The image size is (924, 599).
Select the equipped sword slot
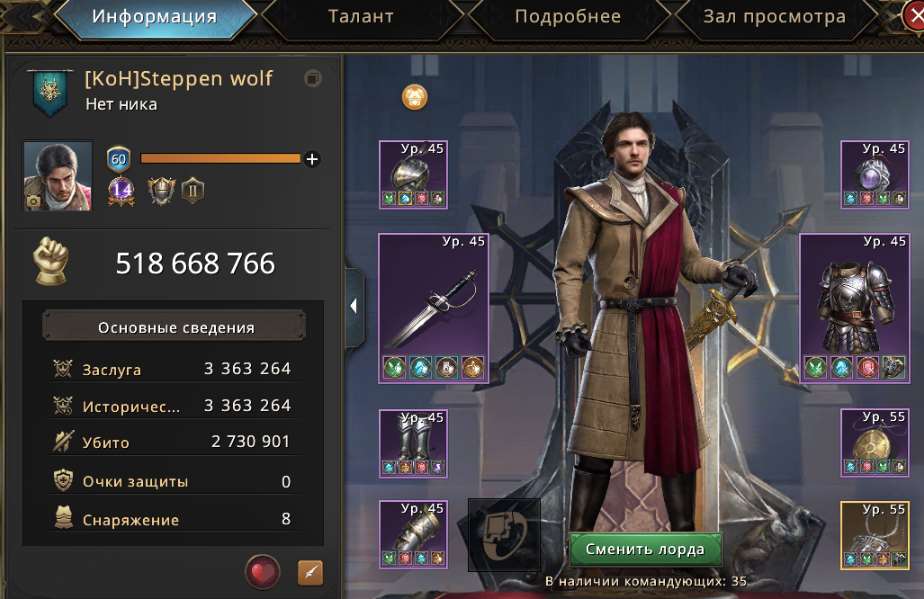433,308
